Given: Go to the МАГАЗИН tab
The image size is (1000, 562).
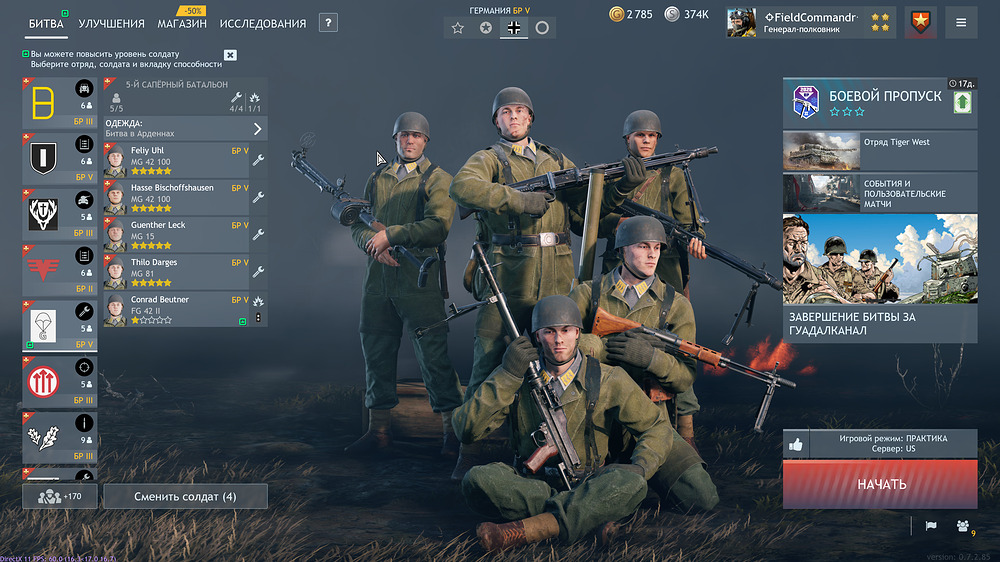Looking at the screenshot, I should click(182, 23).
